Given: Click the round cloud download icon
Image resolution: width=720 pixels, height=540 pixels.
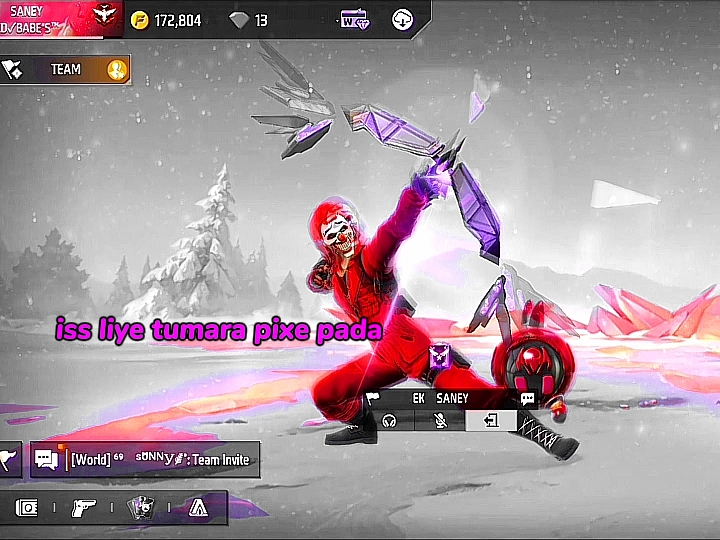Looking at the screenshot, I should pos(402,19).
